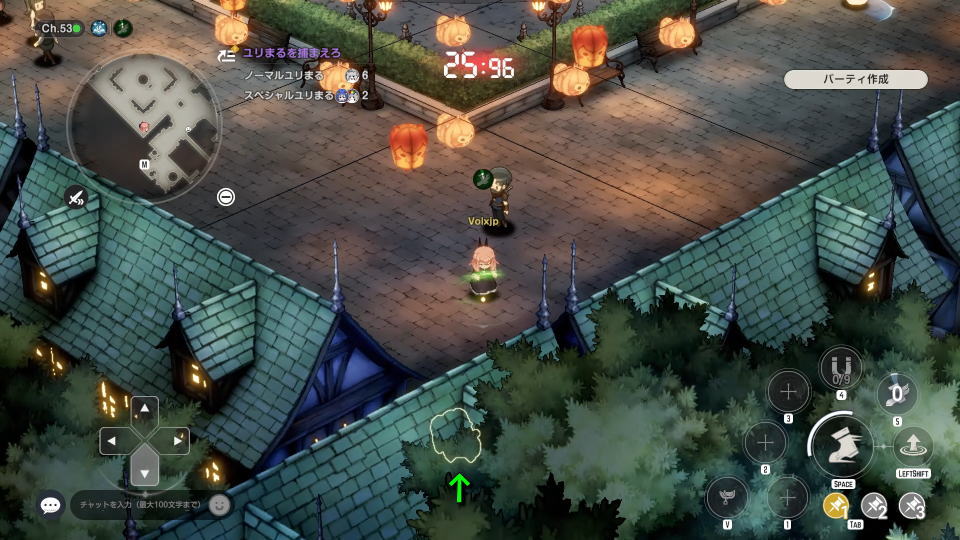Switch to pin preset 3
The image size is (960, 540).
[x=911, y=507]
